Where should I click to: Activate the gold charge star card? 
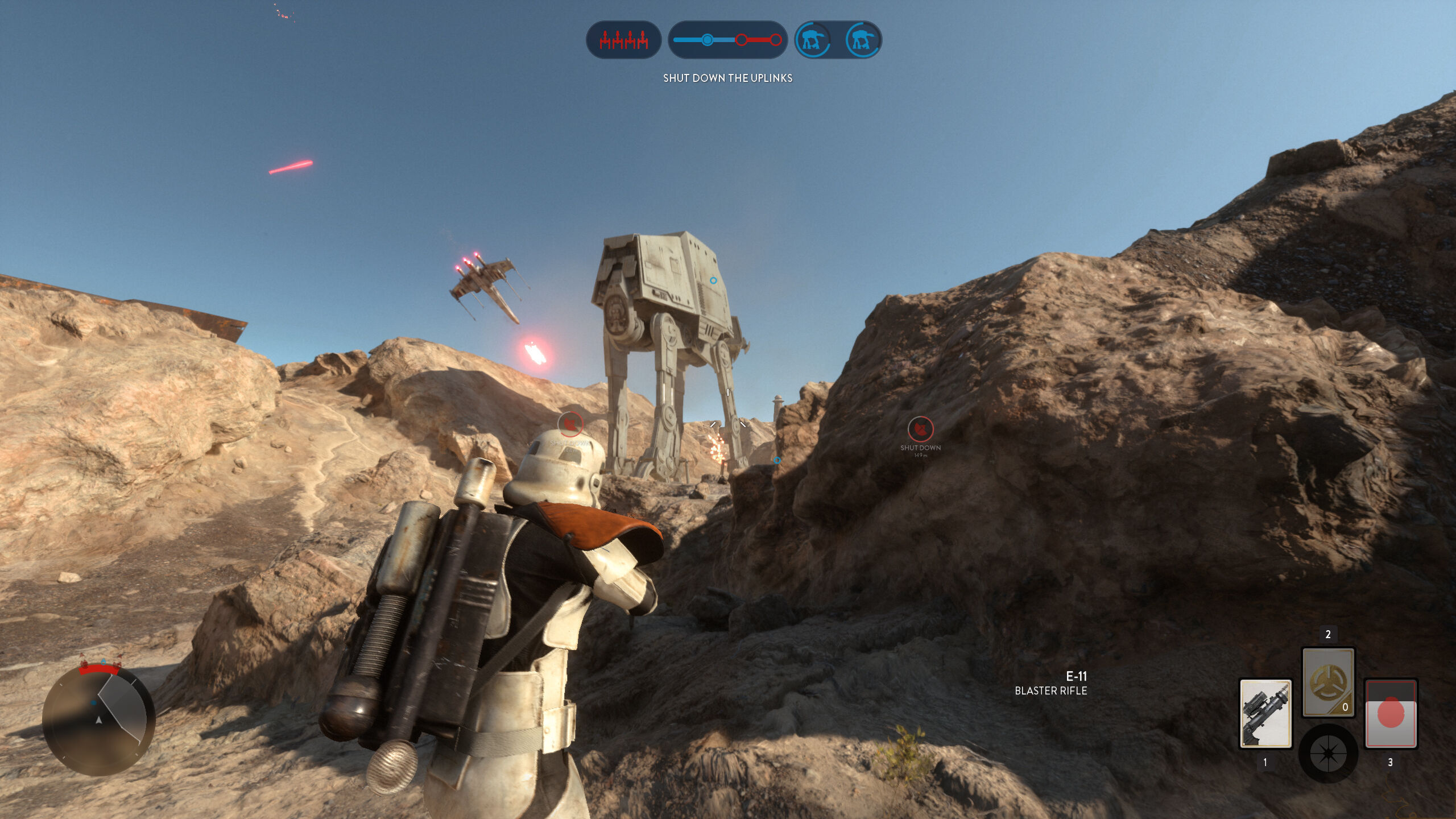pos(1328,682)
